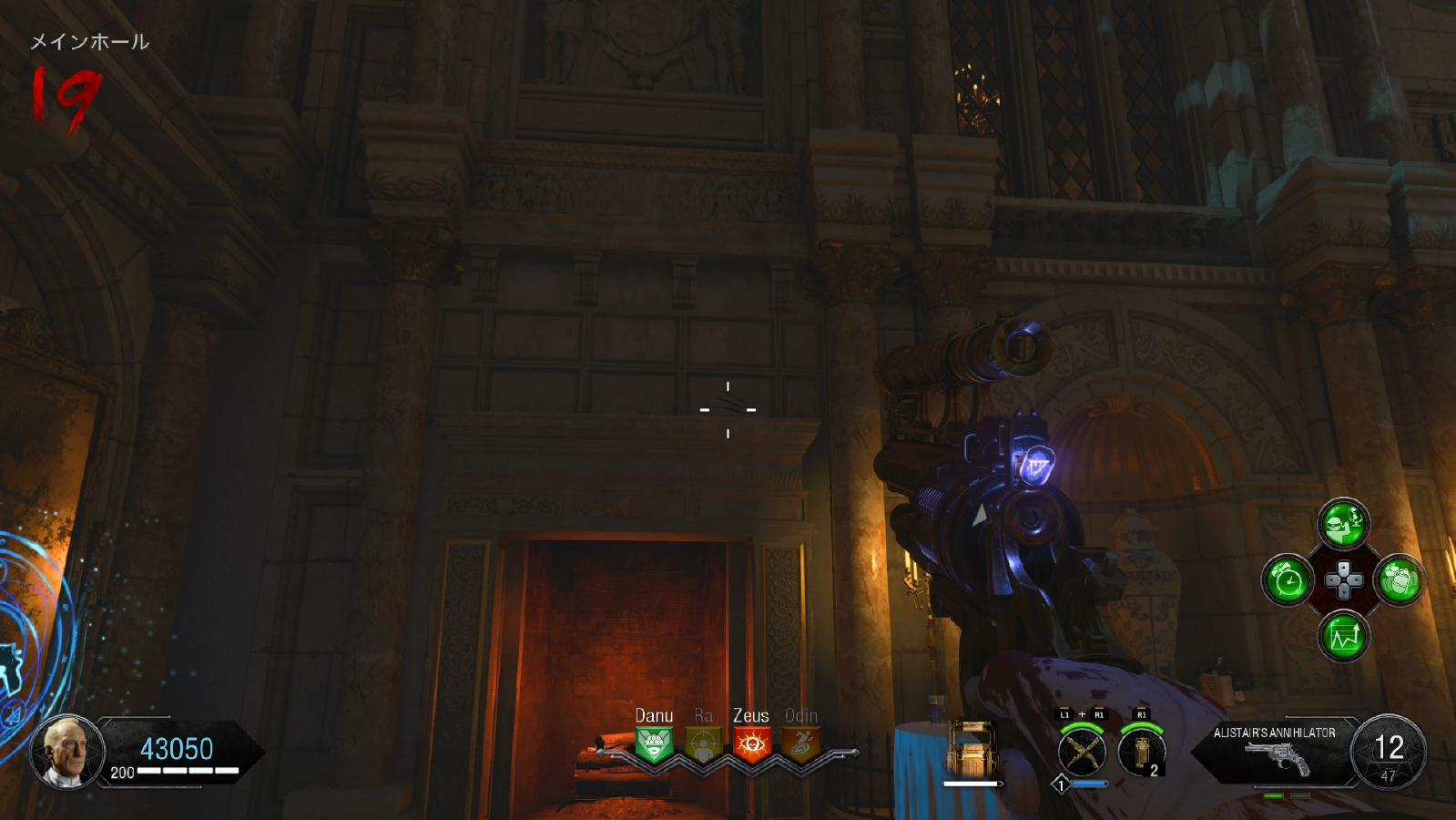Click the Zeus perk icon
Screen dimensions: 1456x820
[751, 745]
